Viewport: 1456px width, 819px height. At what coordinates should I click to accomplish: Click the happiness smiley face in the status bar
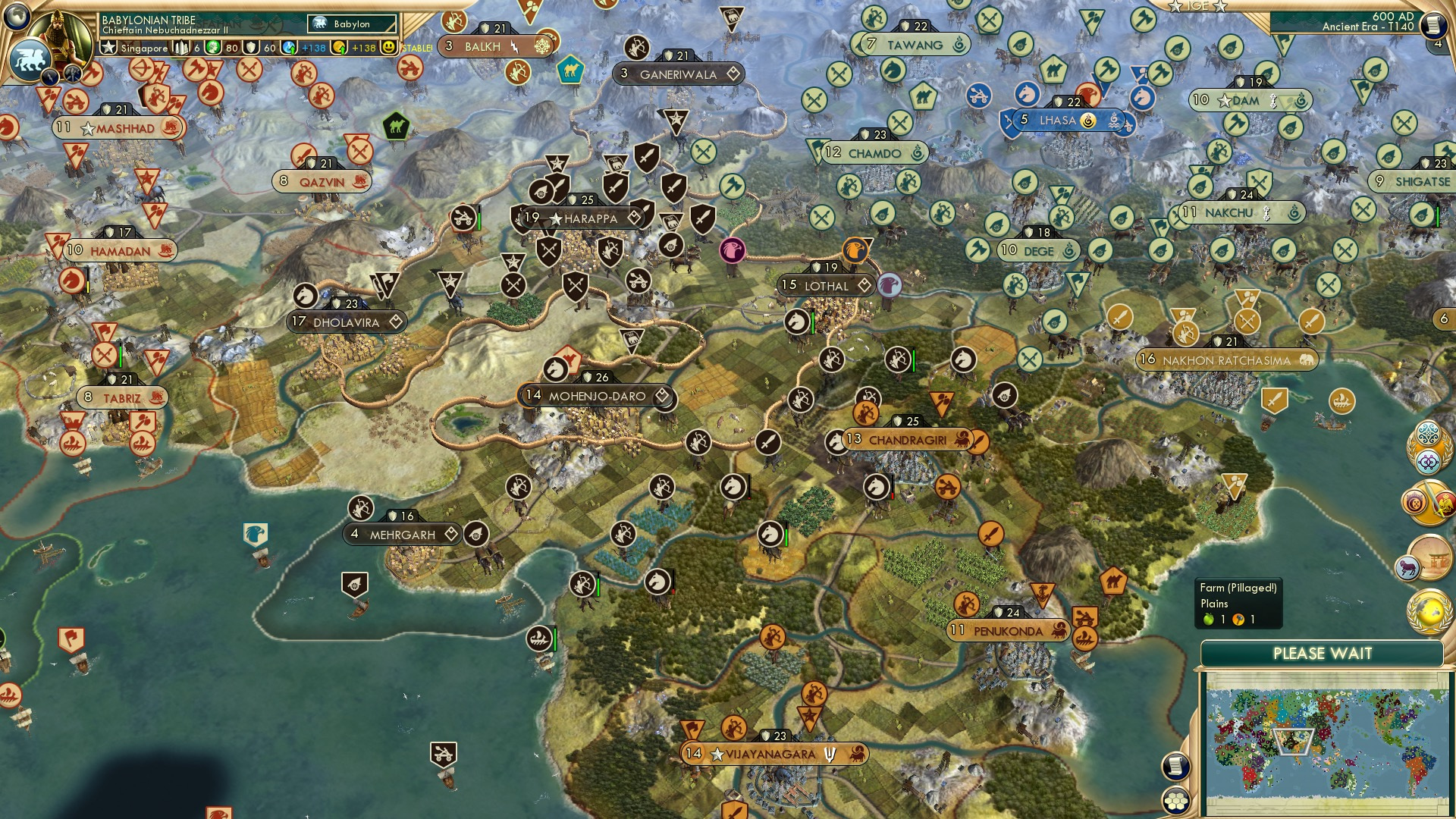click(x=389, y=47)
